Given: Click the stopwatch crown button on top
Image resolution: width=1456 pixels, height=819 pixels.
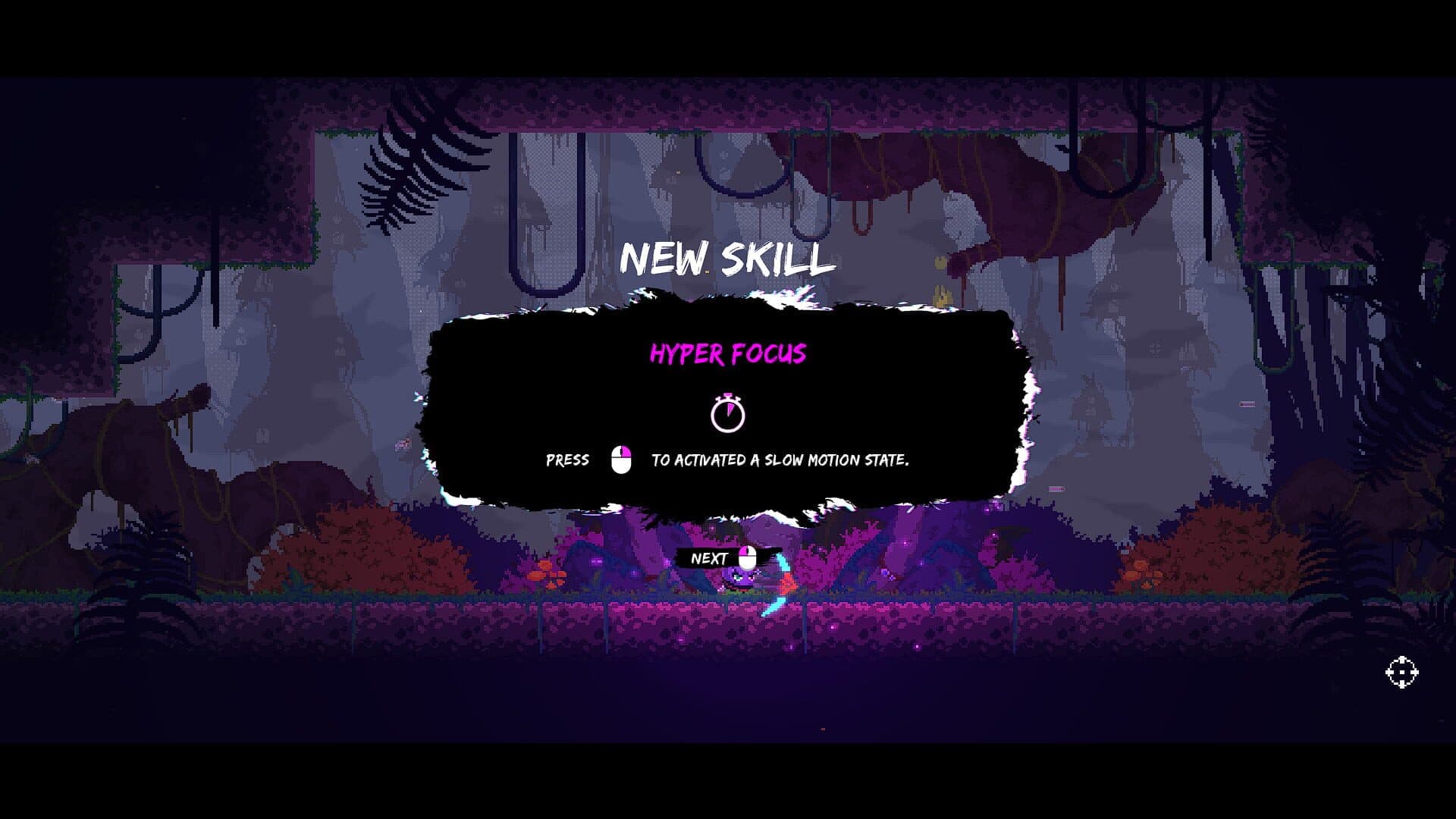Looking at the screenshot, I should [727, 394].
